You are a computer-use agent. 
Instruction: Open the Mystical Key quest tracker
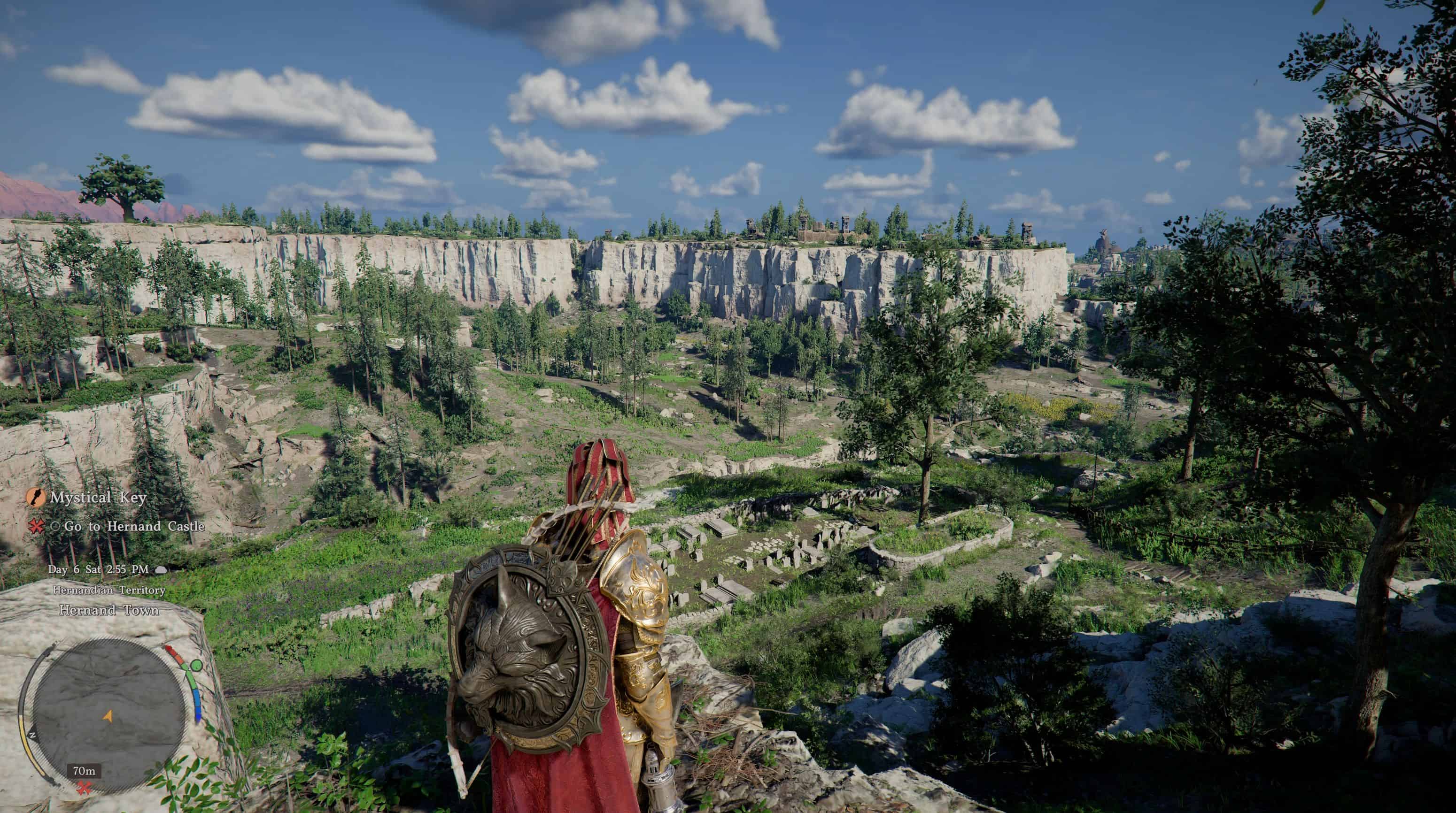point(98,498)
